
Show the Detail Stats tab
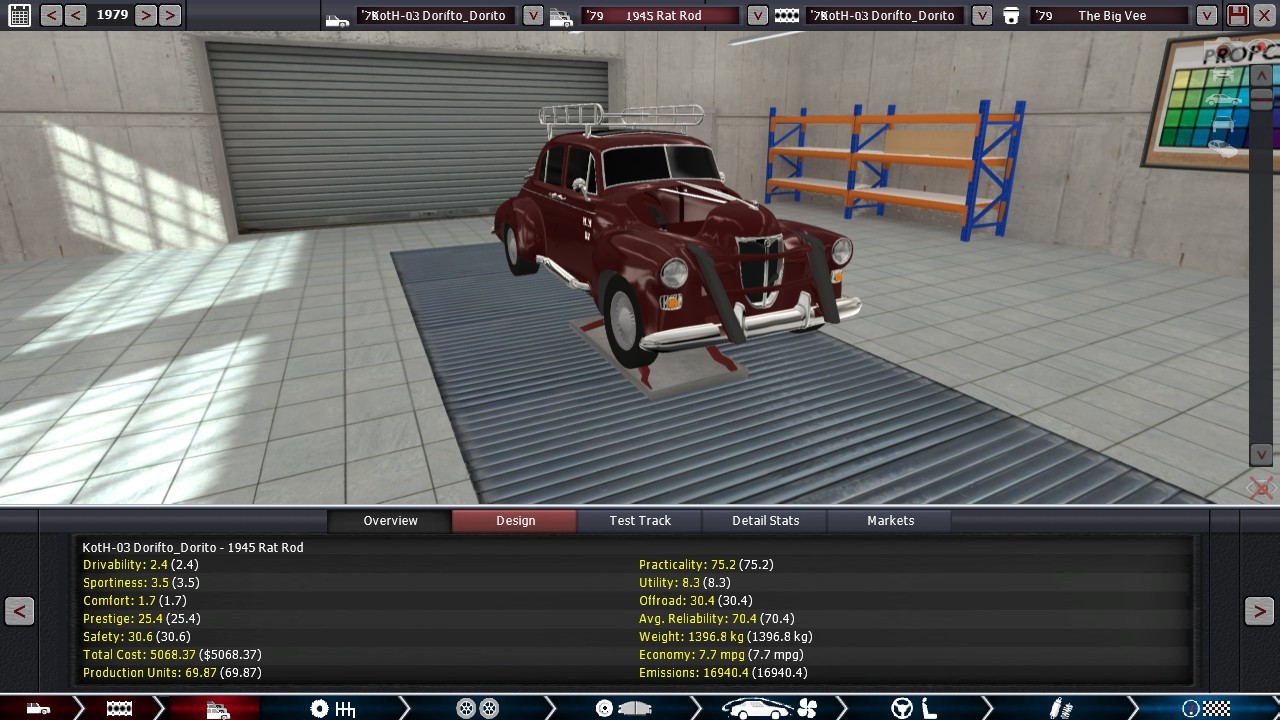765,520
